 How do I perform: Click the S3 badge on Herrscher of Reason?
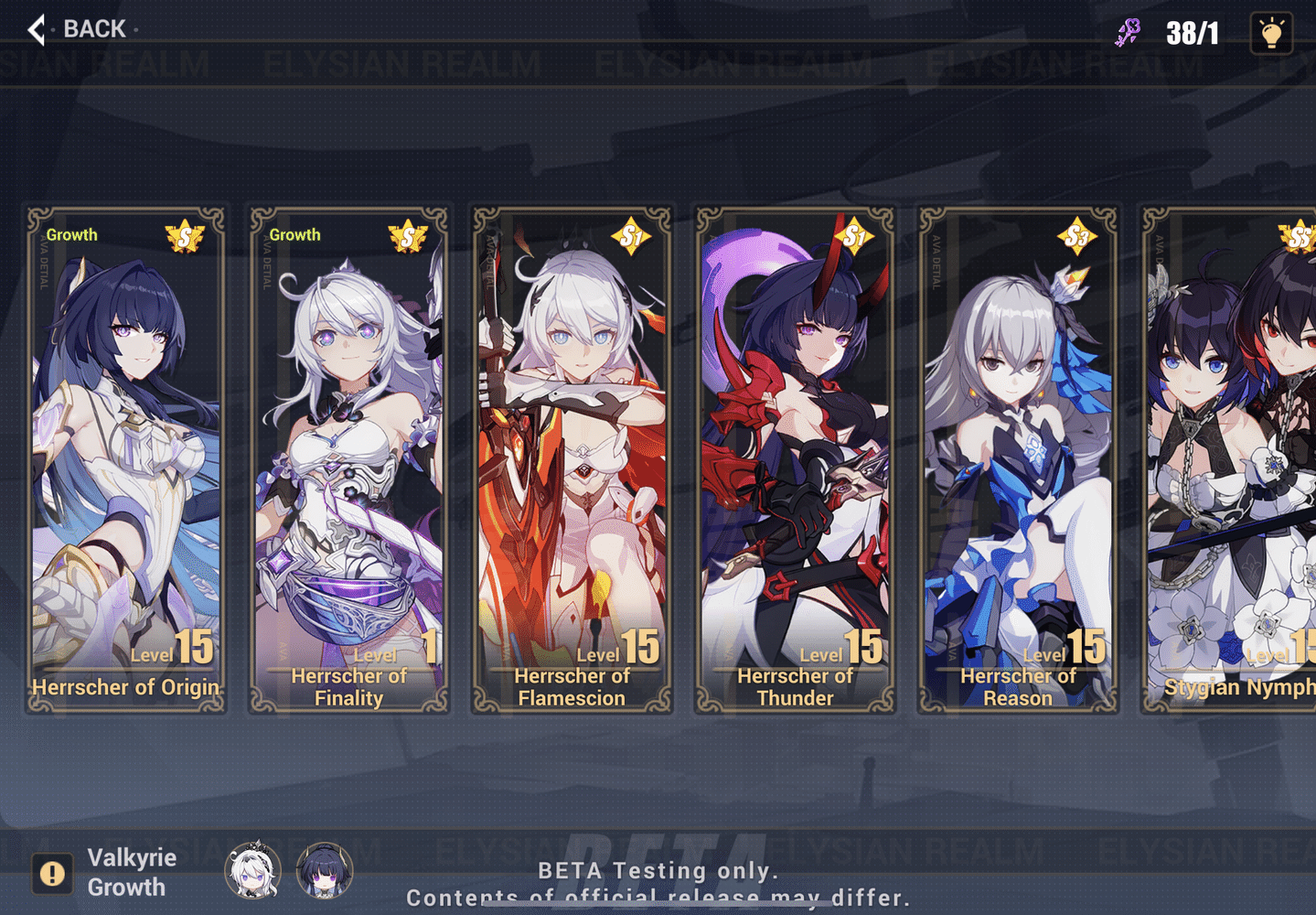1075,235
